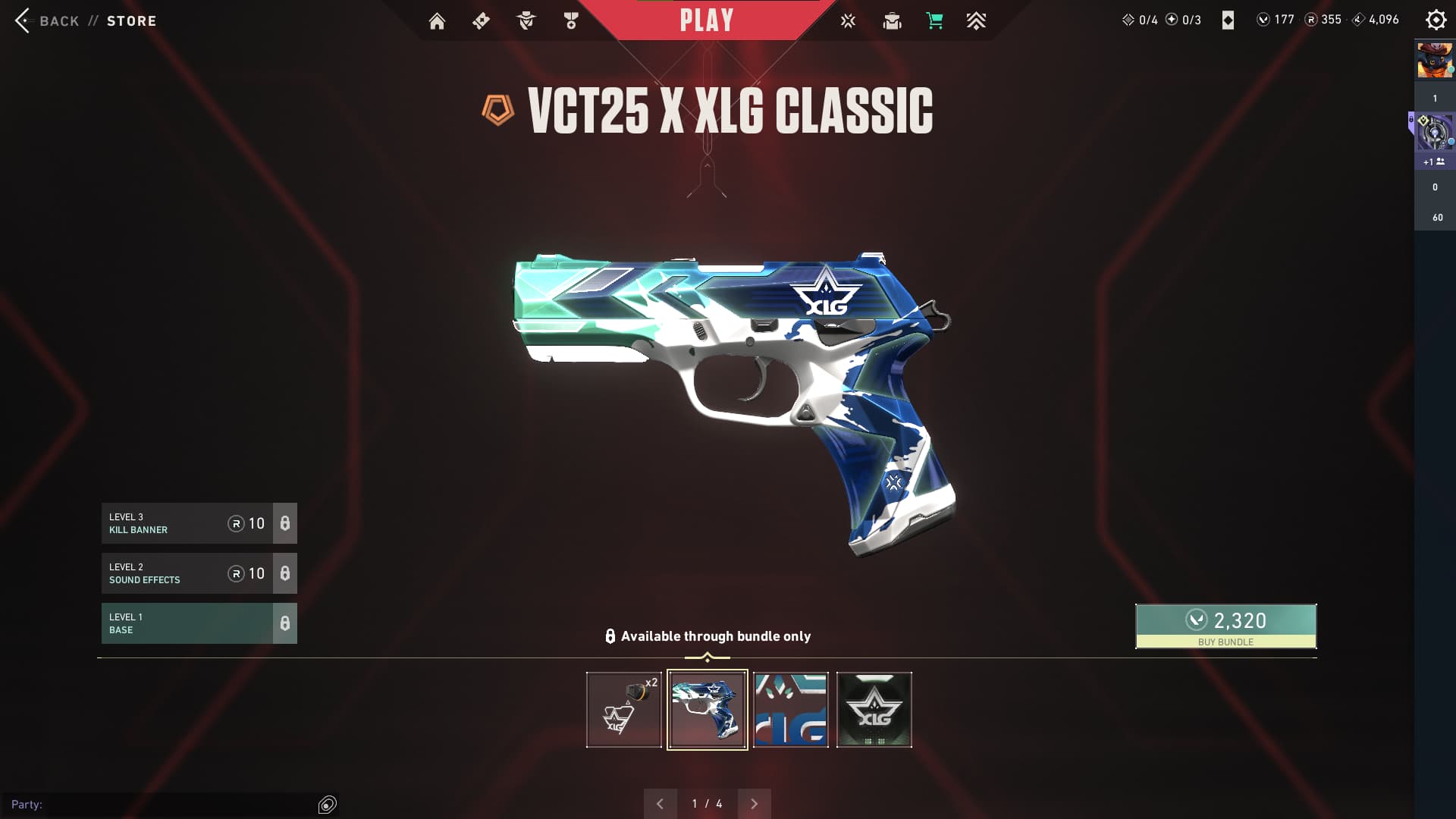Screen dimensions: 1456x819
Task: Click the red PLAY button
Action: point(707,20)
